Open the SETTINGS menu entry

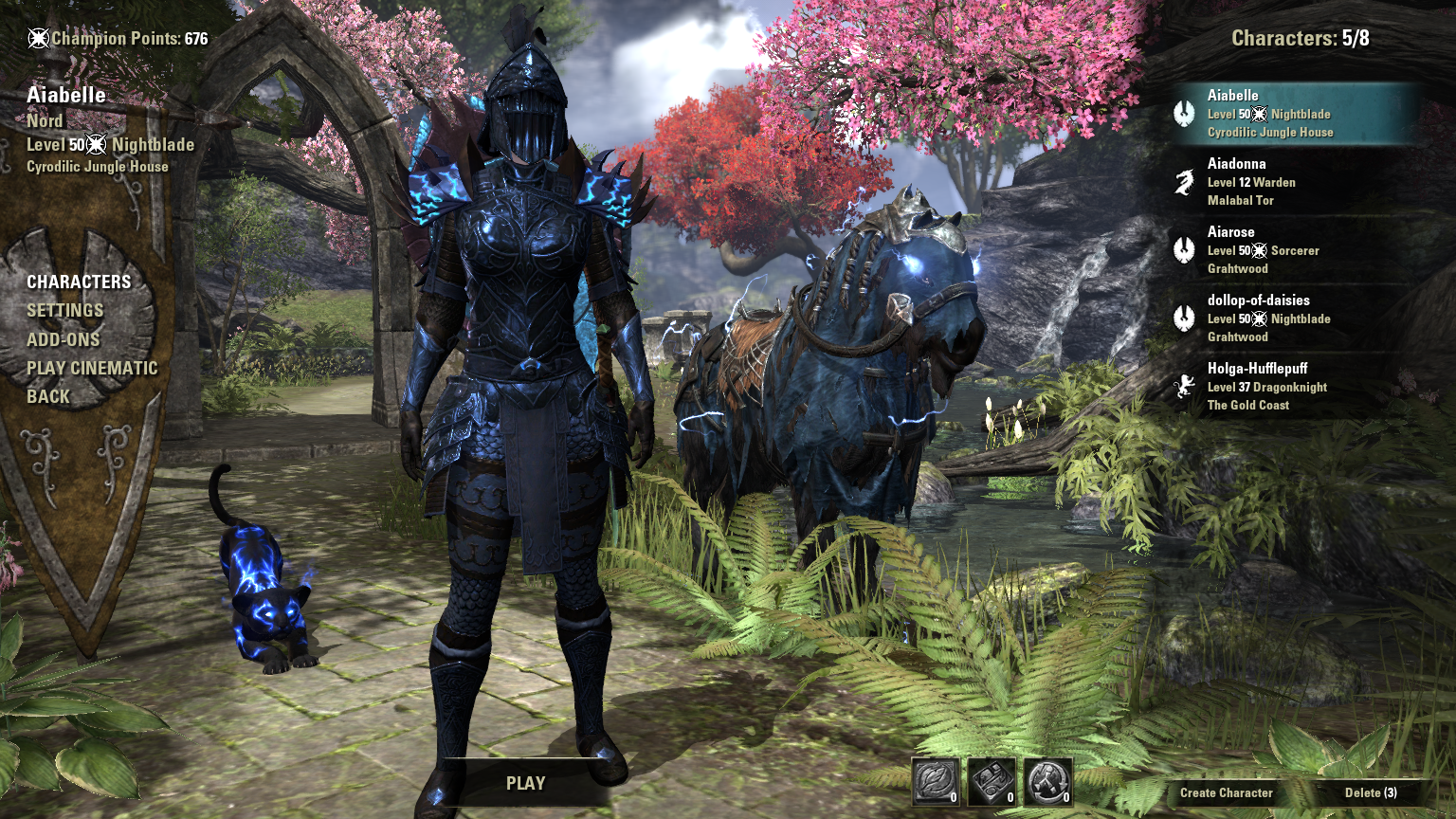(67, 310)
